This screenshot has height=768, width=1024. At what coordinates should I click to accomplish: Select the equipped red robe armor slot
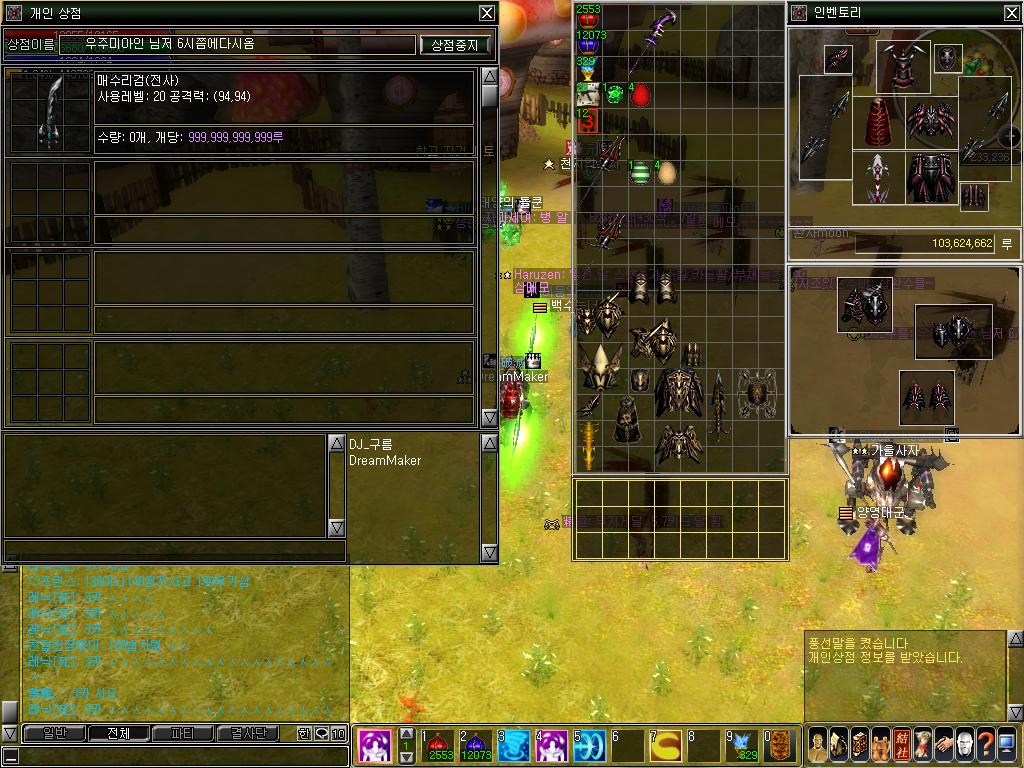[878, 124]
